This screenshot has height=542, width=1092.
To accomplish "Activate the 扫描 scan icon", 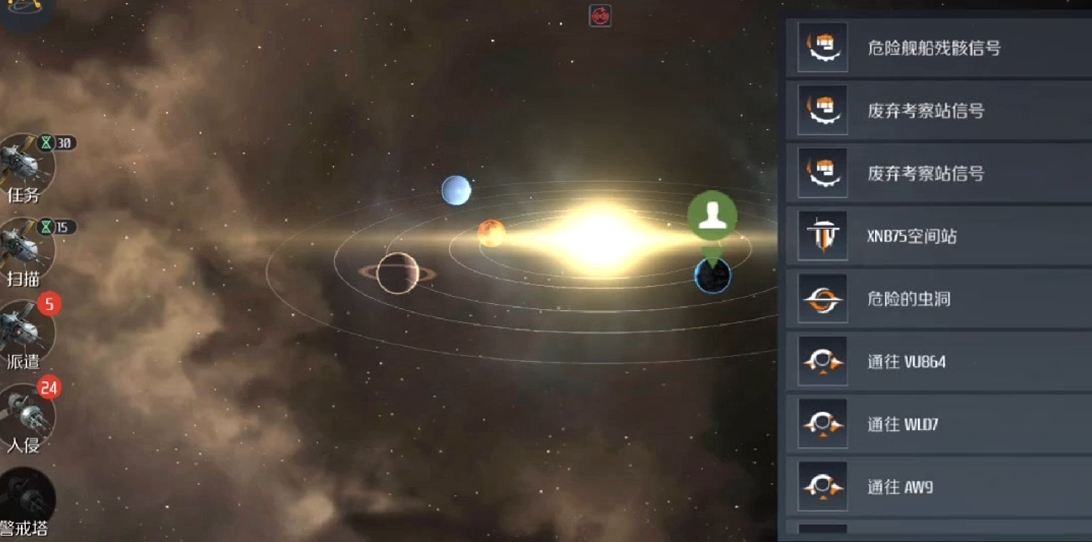I will pyautogui.click(x=24, y=249).
